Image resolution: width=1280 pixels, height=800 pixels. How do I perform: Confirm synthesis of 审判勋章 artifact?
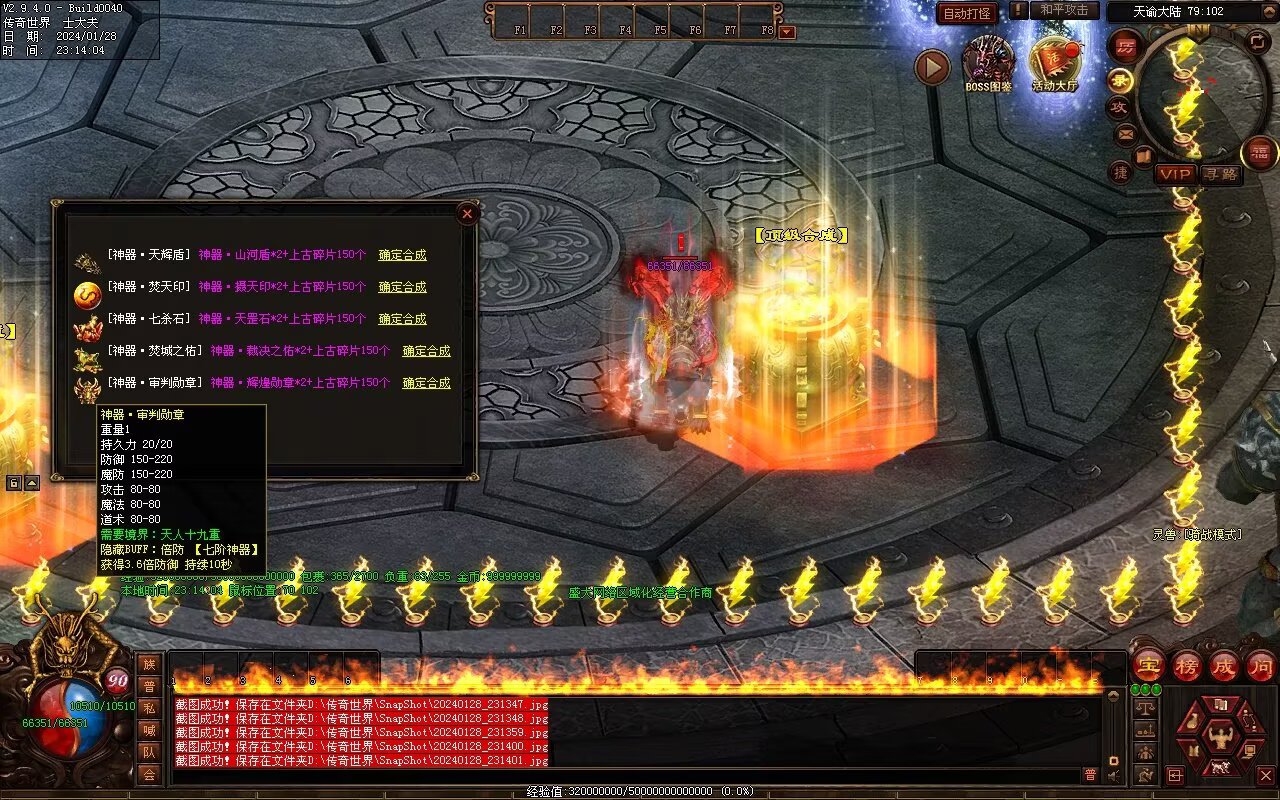click(x=426, y=383)
